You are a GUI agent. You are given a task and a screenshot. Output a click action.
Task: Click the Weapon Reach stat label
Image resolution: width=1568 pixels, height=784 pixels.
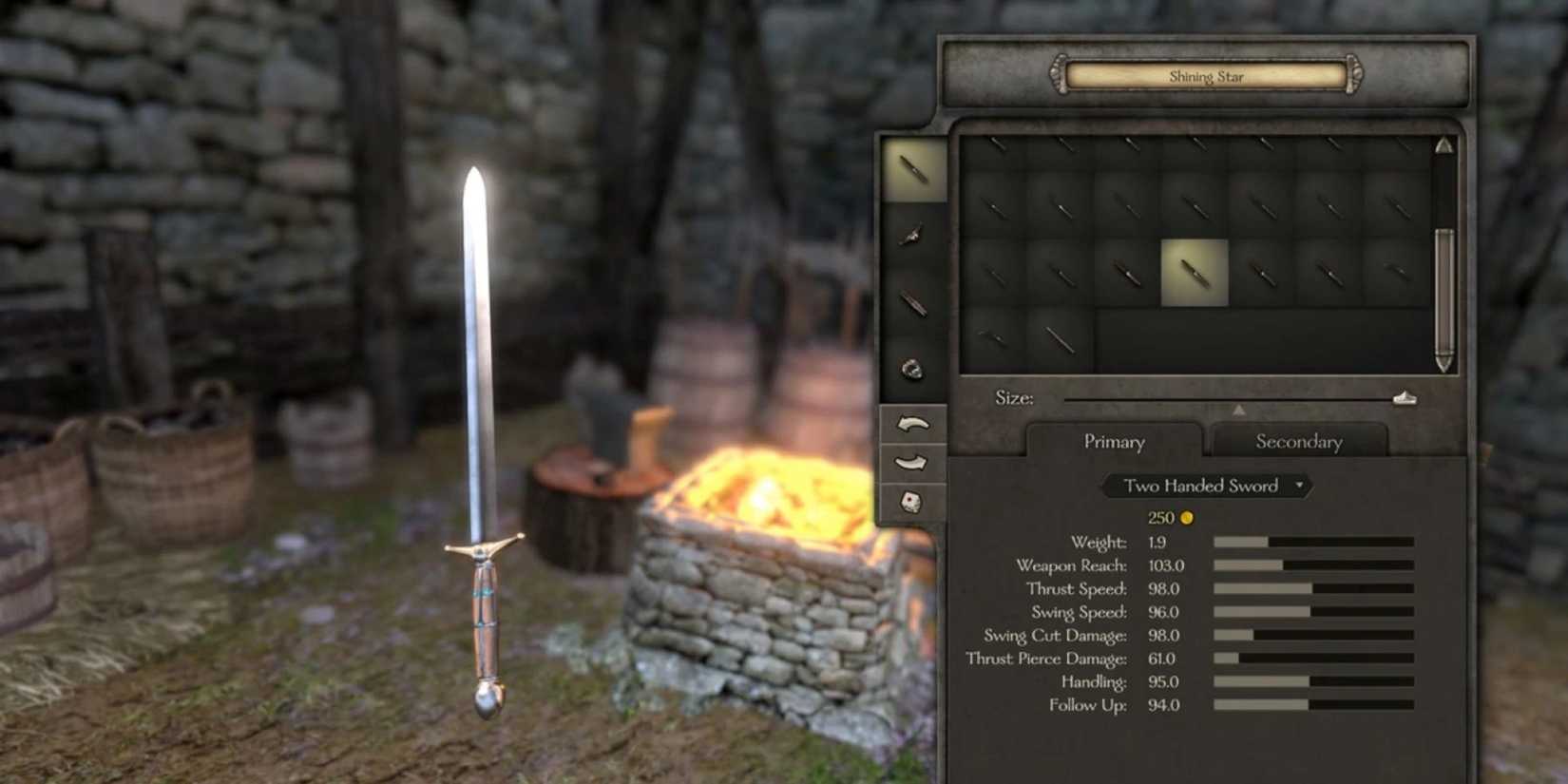[x=1070, y=564]
